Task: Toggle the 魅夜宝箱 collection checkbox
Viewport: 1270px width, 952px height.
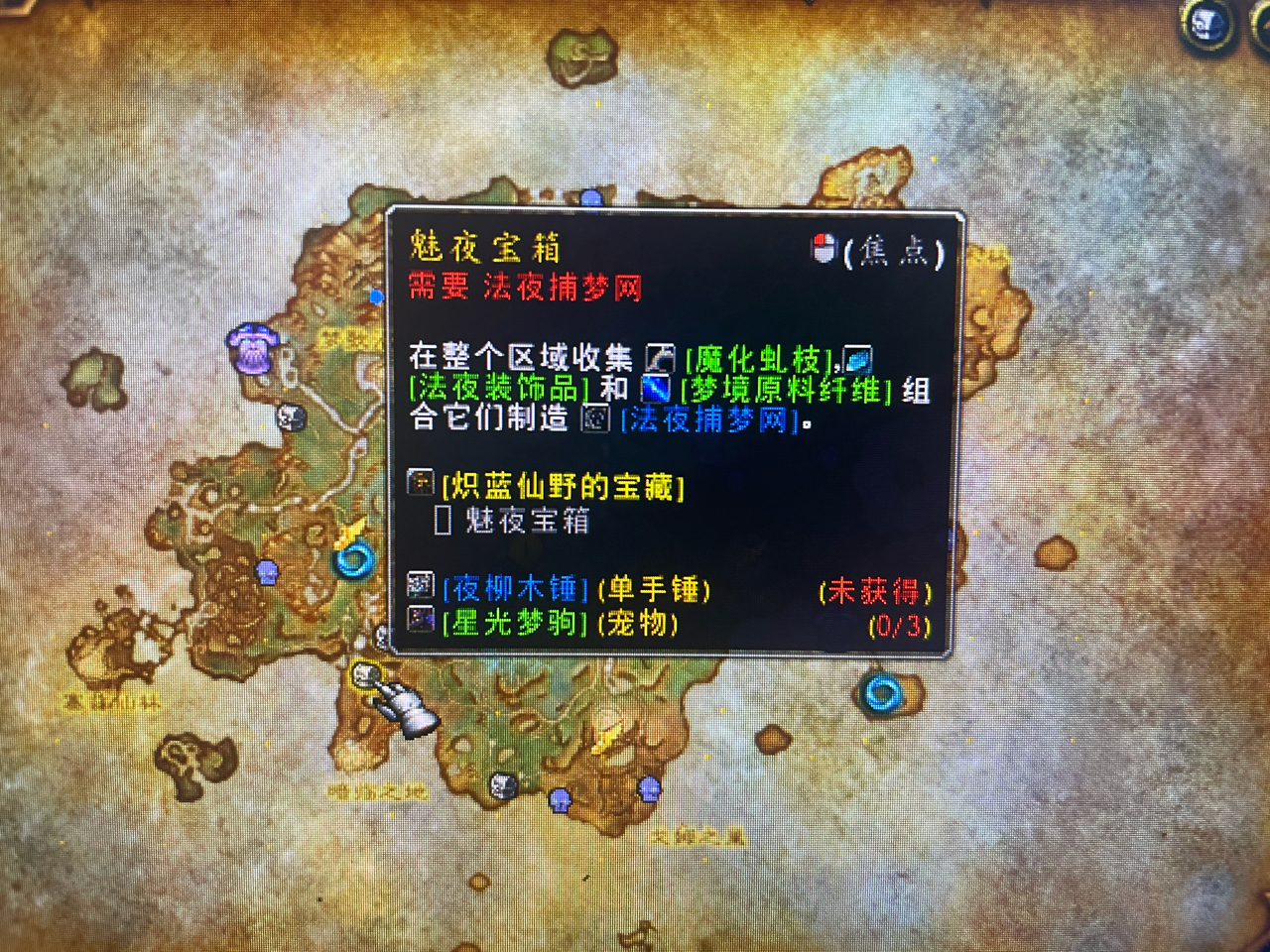Action: point(443,521)
